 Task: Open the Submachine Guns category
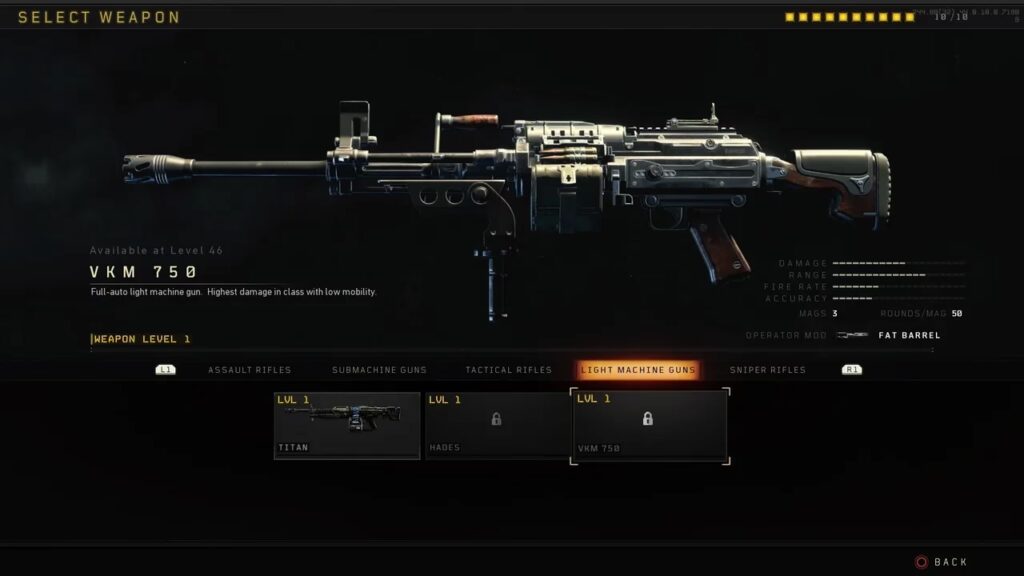point(378,370)
